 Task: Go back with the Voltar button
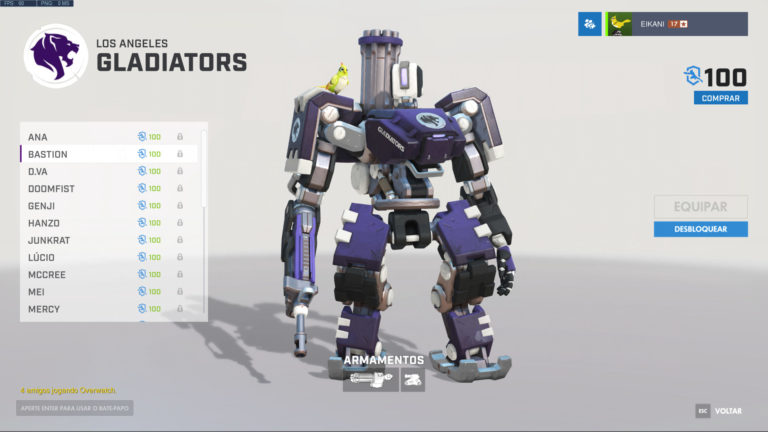tap(719, 411)
